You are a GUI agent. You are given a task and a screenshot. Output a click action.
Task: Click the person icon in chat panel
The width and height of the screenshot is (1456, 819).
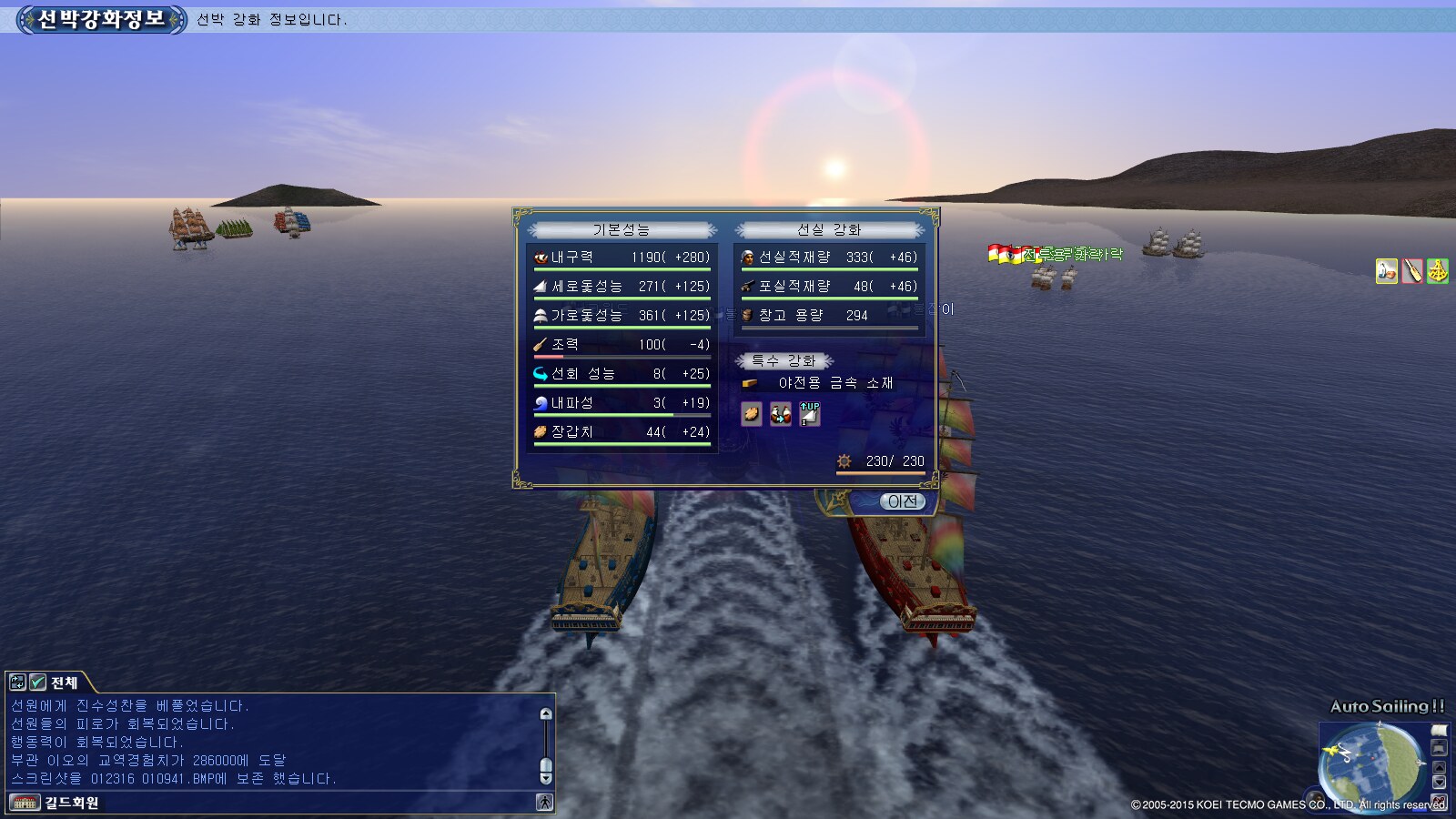(x=544, y=802)
